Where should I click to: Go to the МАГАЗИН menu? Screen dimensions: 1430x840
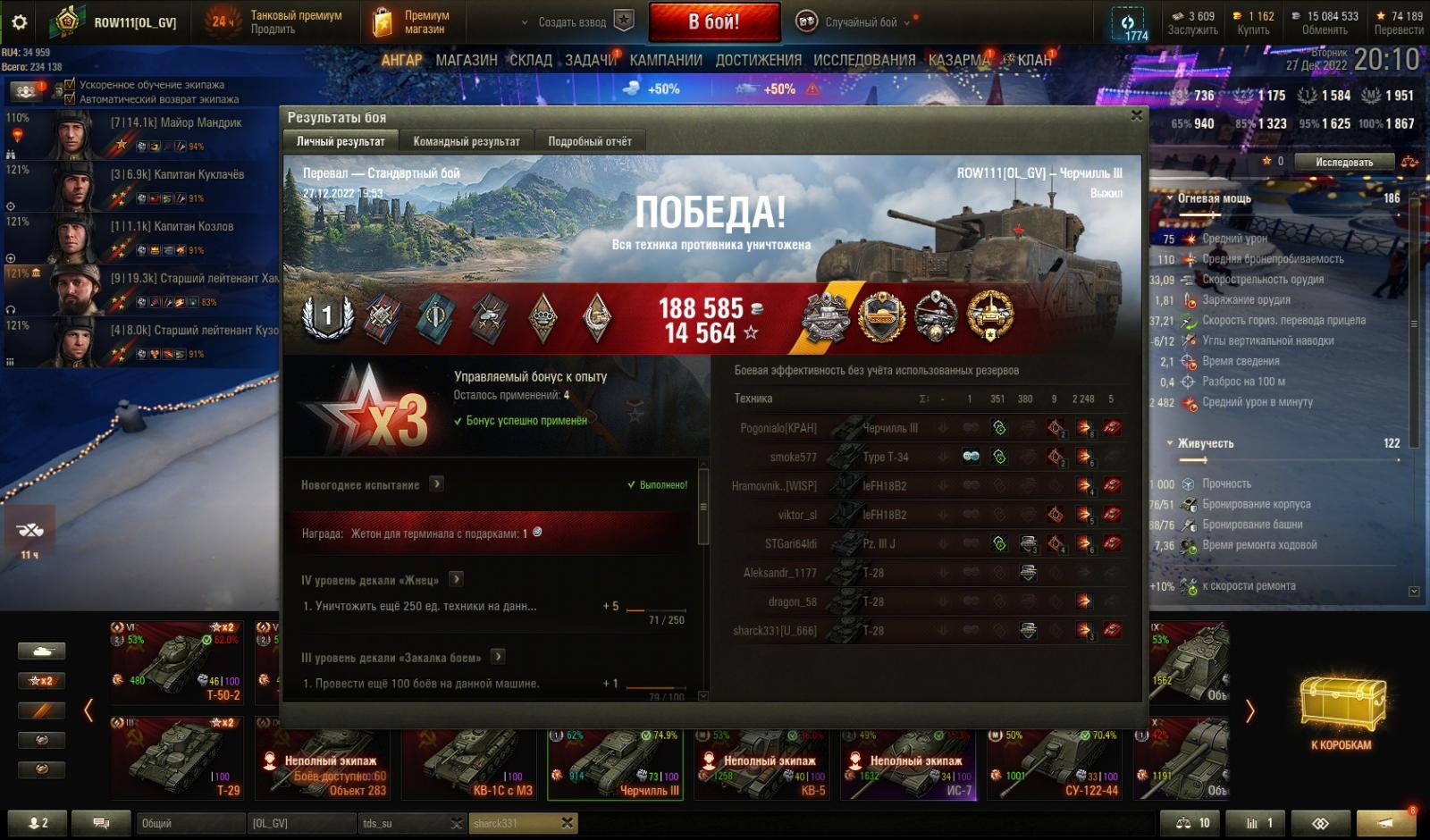point(466,60)
